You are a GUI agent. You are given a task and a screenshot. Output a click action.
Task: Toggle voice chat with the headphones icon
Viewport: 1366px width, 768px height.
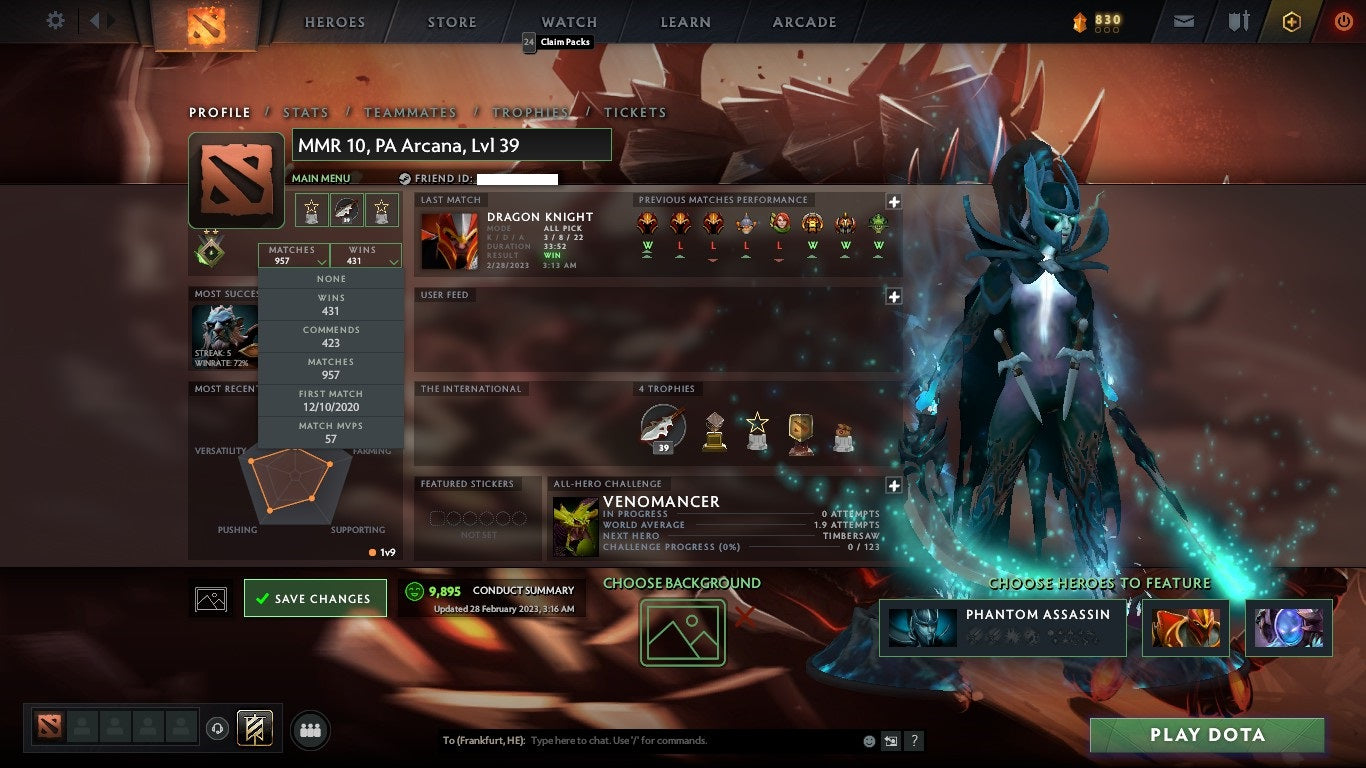click(x=219, y=730)
